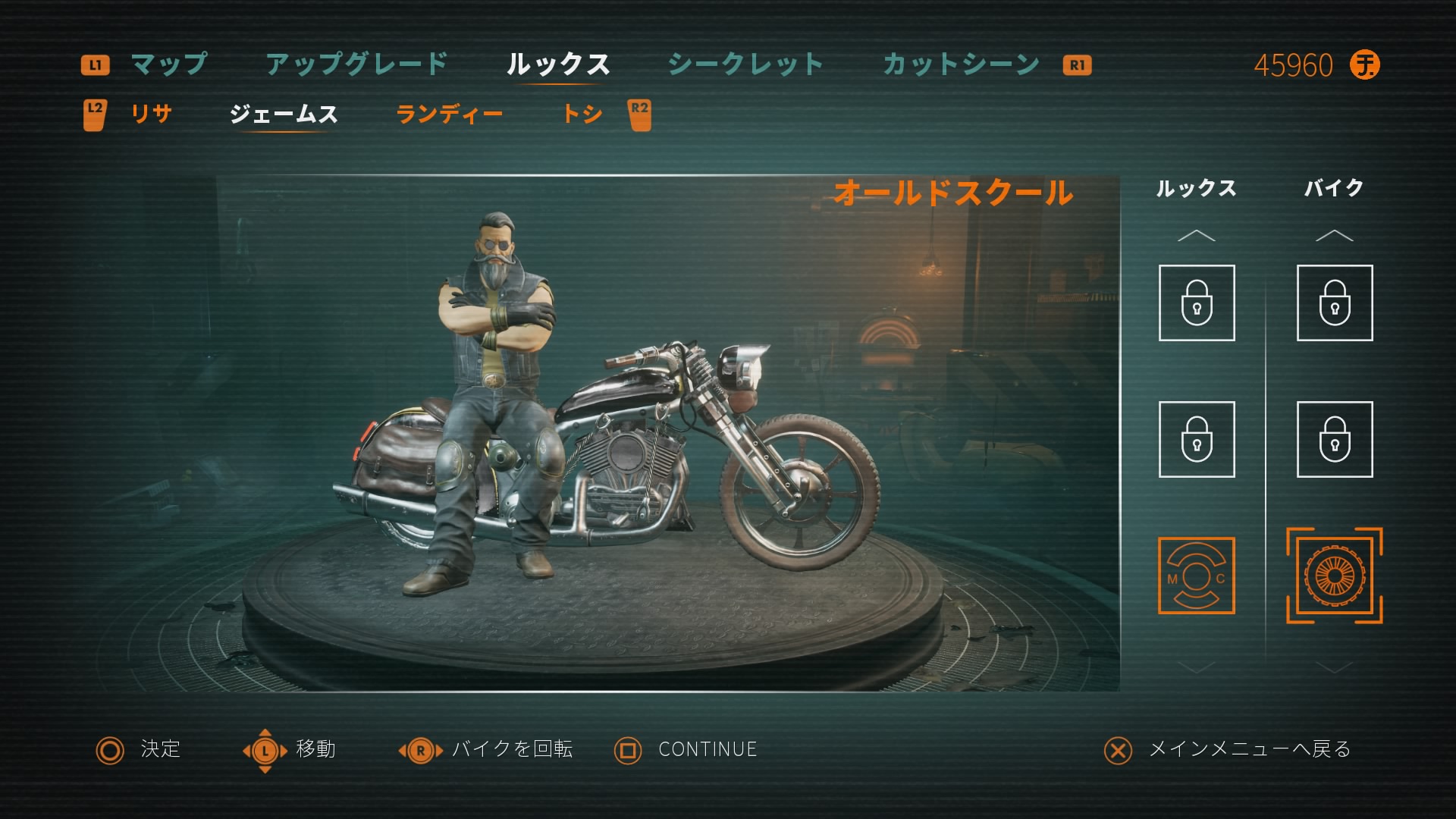This screenshot has height=819, width=1456.
Task: Click the down arrow below bike list
Action: (1334, 667)
